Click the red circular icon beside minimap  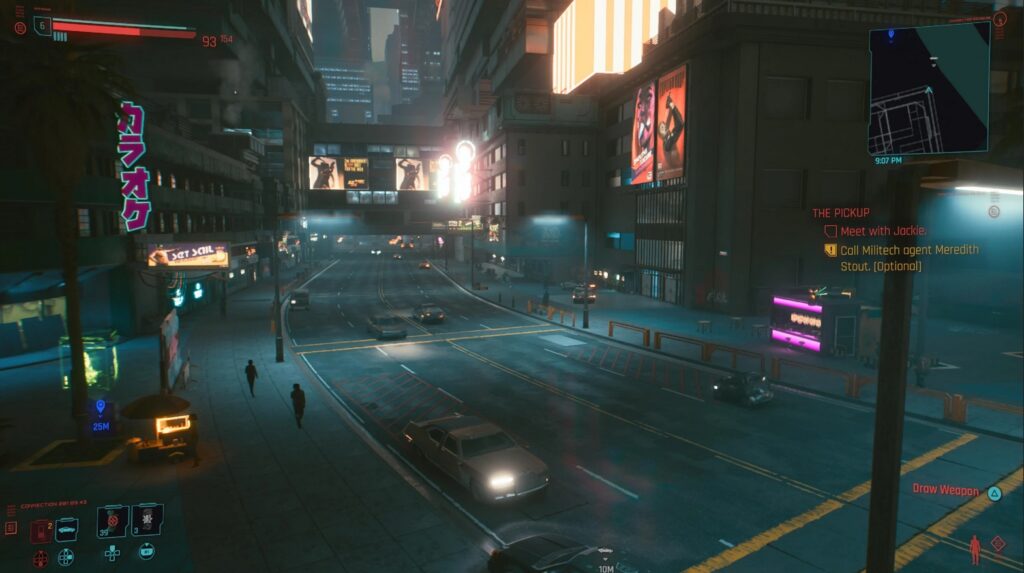pos(1000,20)
